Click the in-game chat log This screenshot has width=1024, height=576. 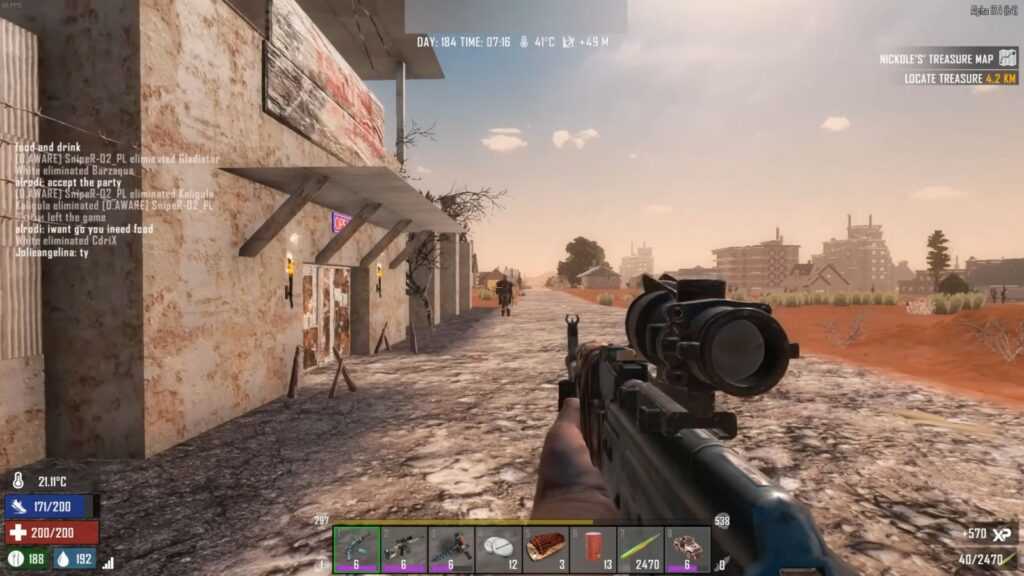[x=115, y=200]
